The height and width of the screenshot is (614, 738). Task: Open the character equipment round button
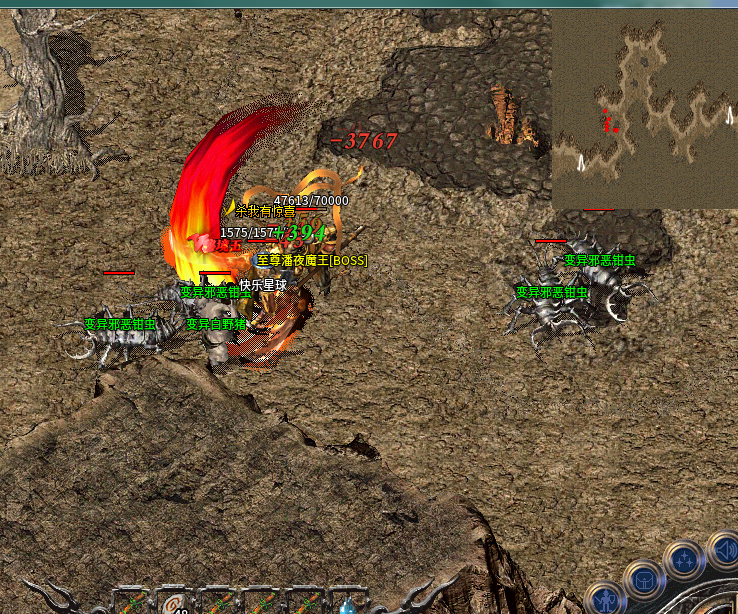click(605, 600)
